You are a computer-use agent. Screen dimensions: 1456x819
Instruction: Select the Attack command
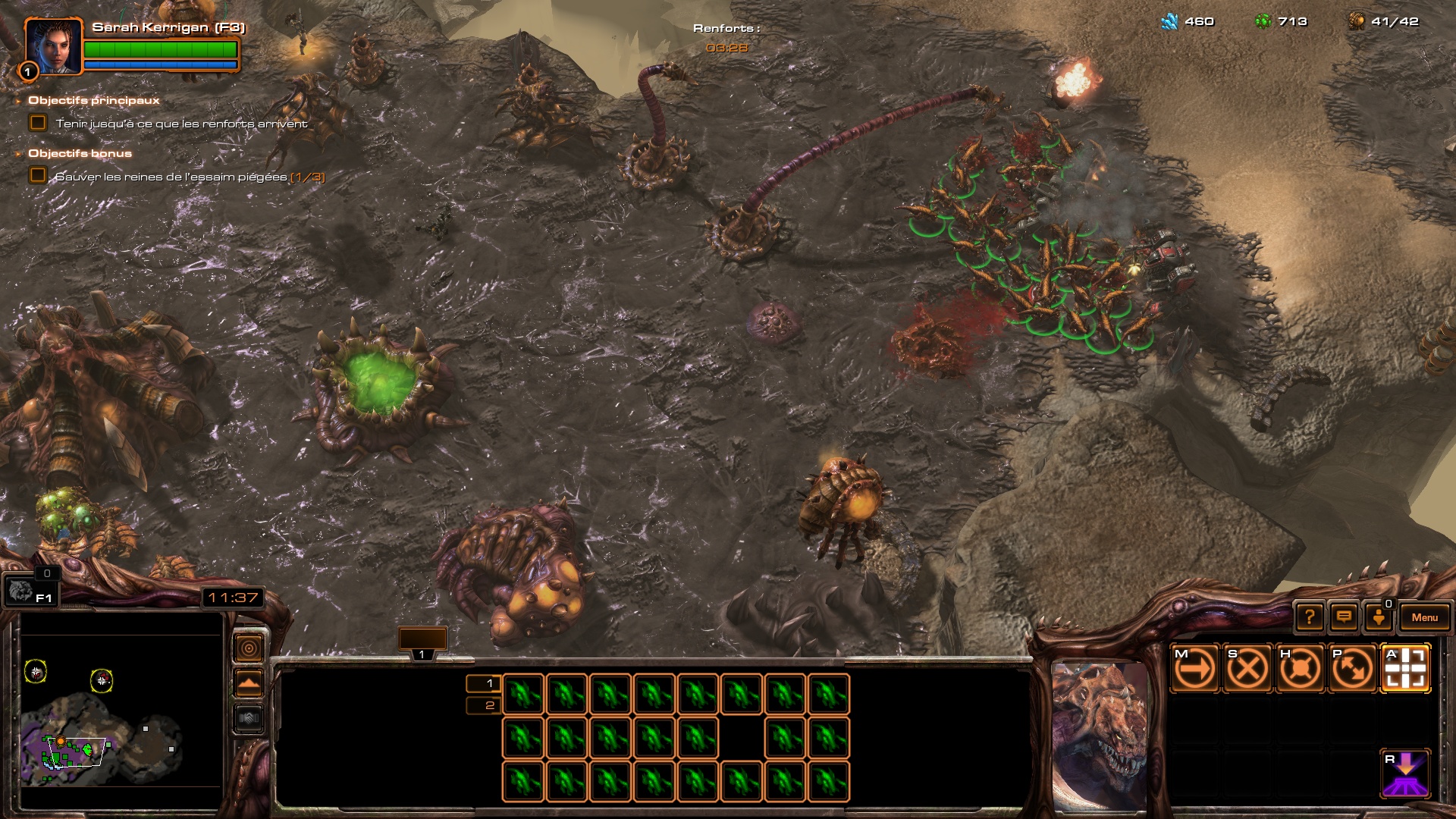[x=1405, y=669]
